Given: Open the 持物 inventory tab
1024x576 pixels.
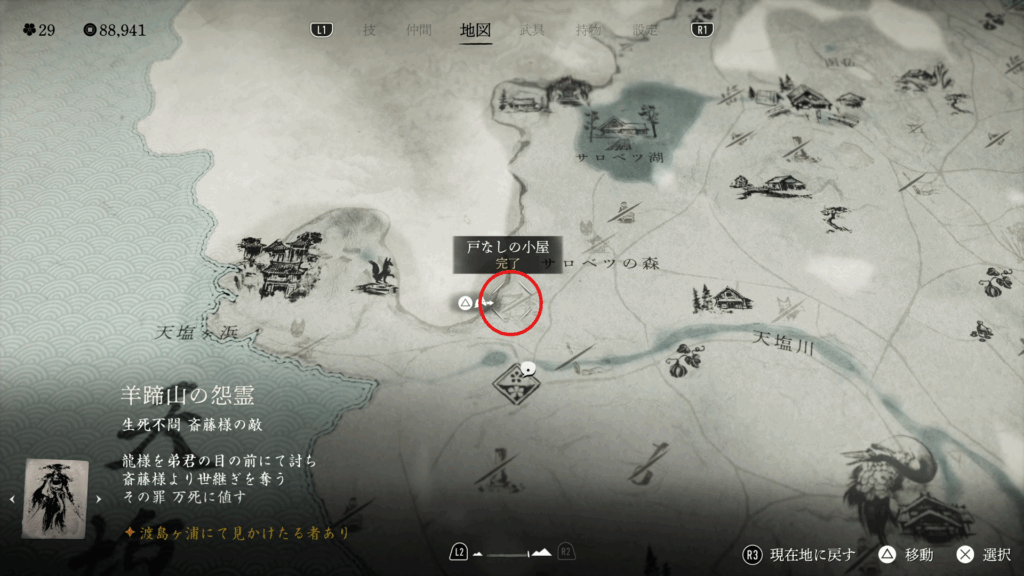Looking at the screenshot, I should tap(589, 30).
